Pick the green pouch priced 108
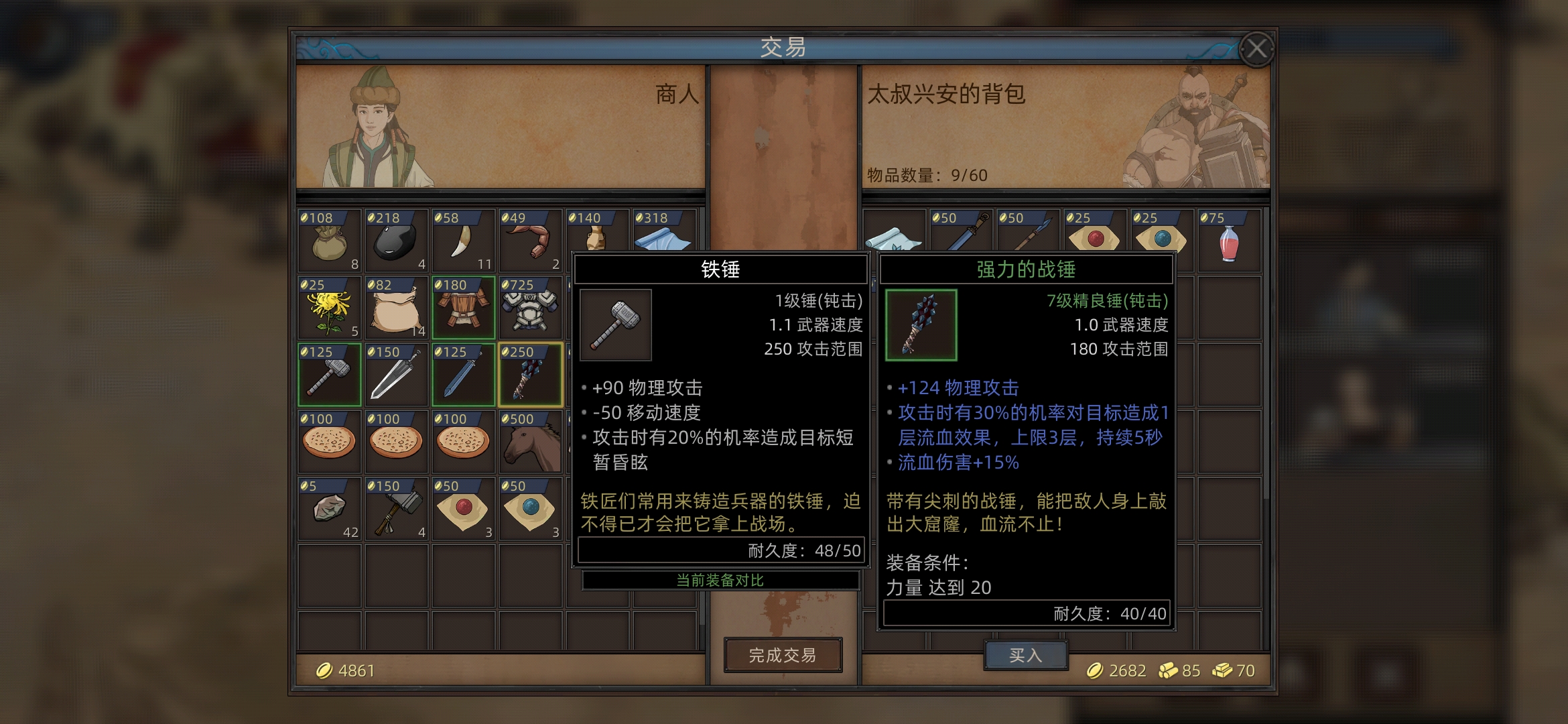The image size is (1568, 724). (329, 241)
